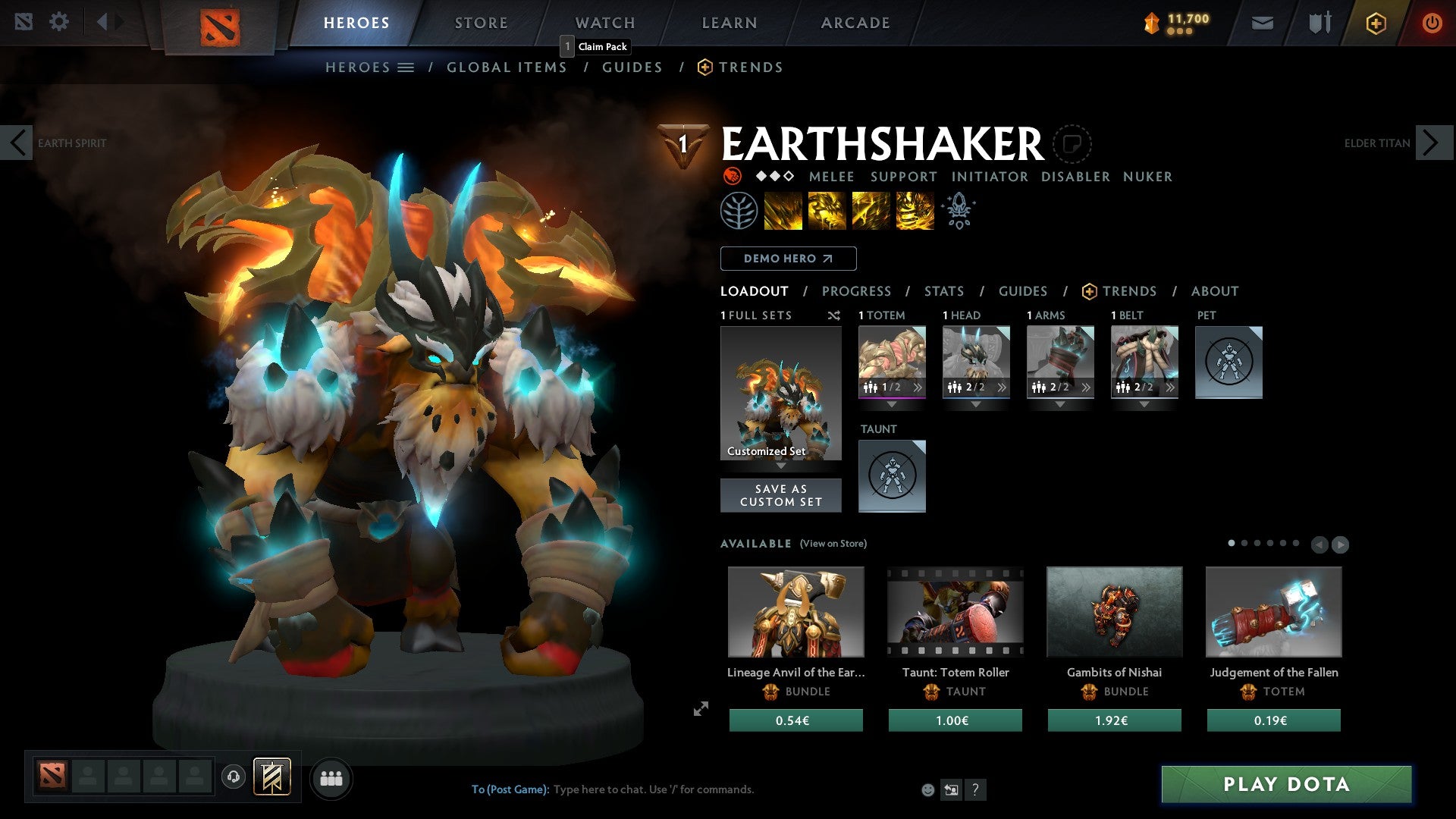This screenshot has height=819, width=1456.
Task: Click the friends list icon near chat bar
Action: tap(330, 778)
